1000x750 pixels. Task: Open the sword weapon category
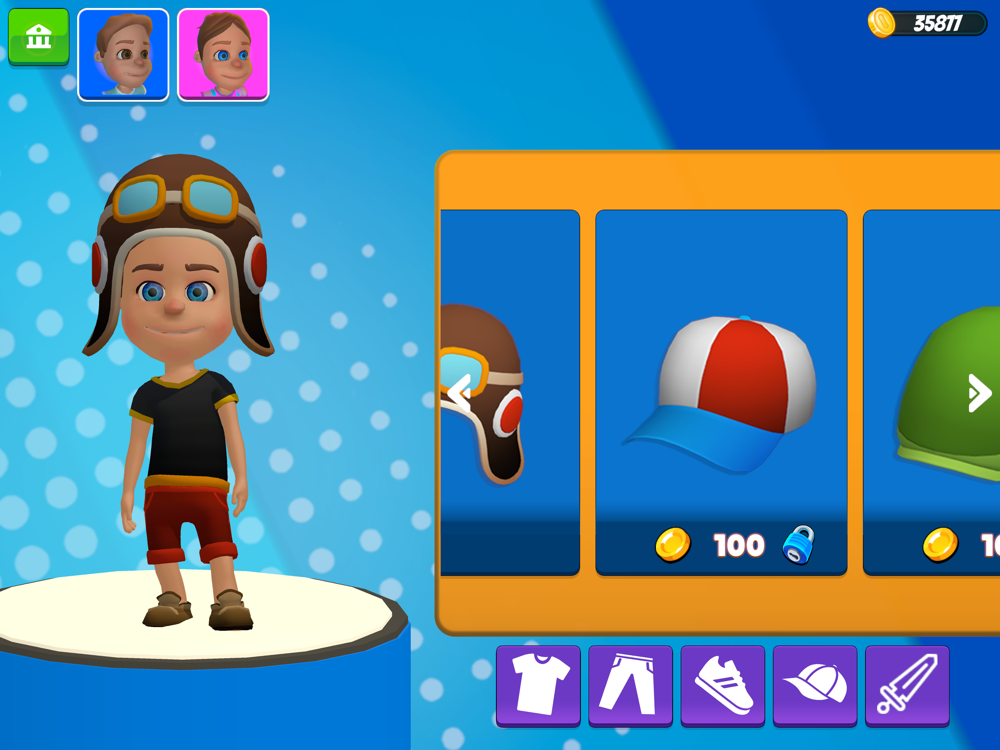[907, 685]
